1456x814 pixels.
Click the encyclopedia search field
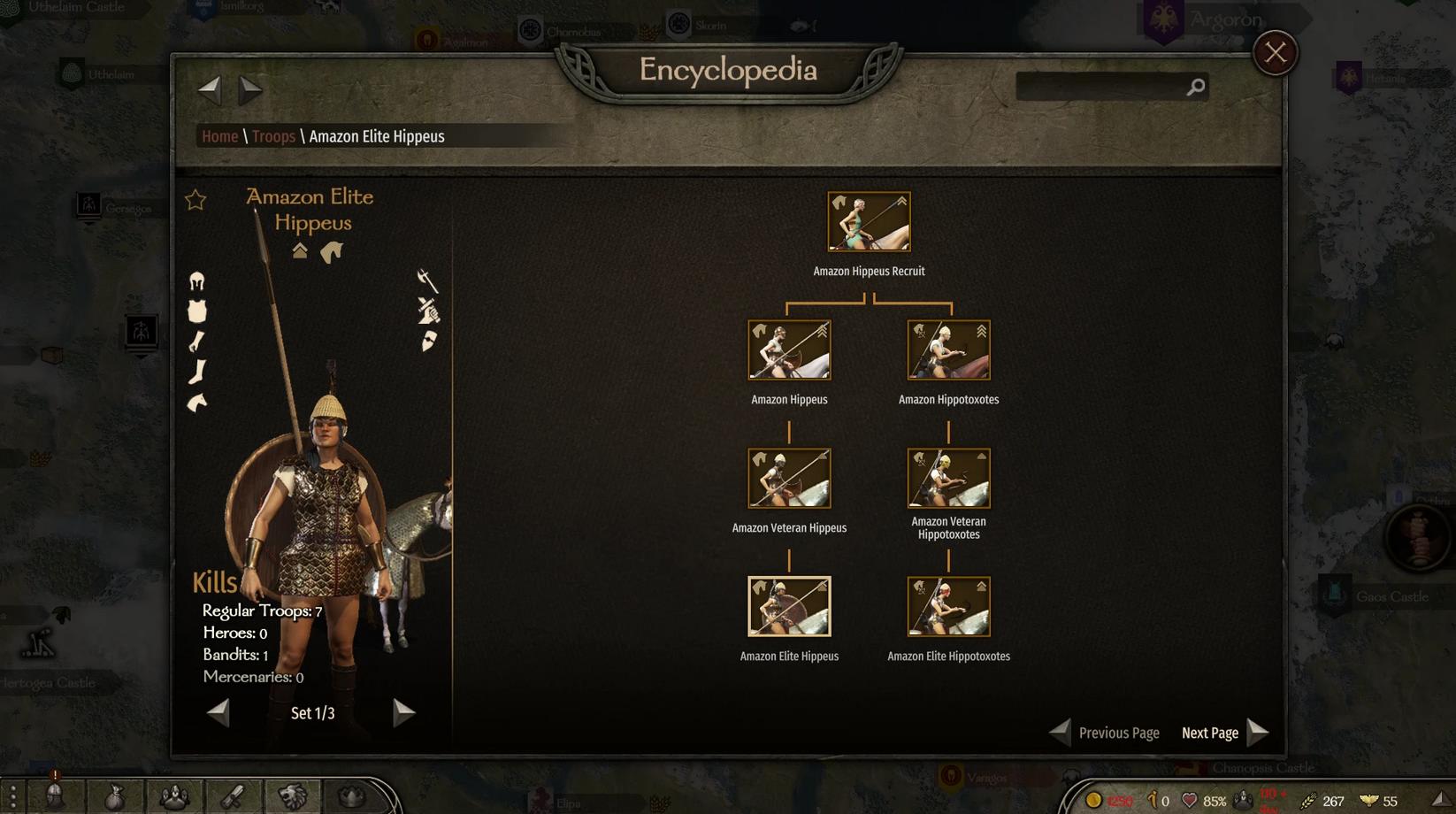(x=1101, y=87)
